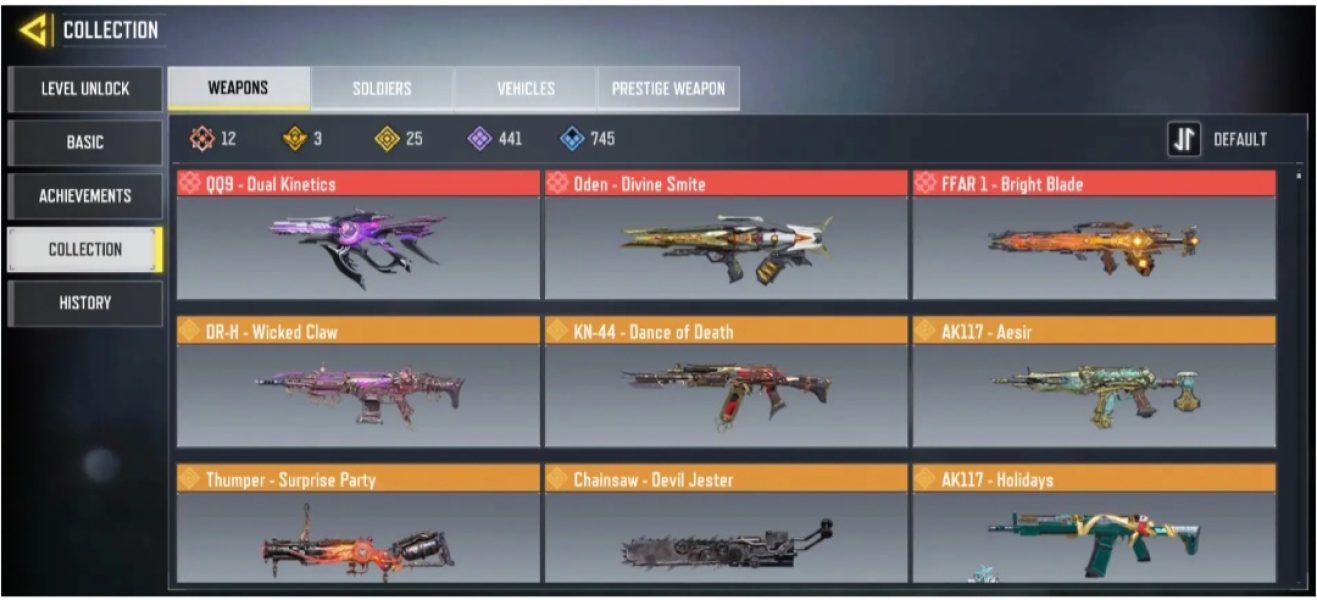The height and width of the screenshot is (600, 1317).
Task: Open the Level Unlock menu
Action: point(85,89)
